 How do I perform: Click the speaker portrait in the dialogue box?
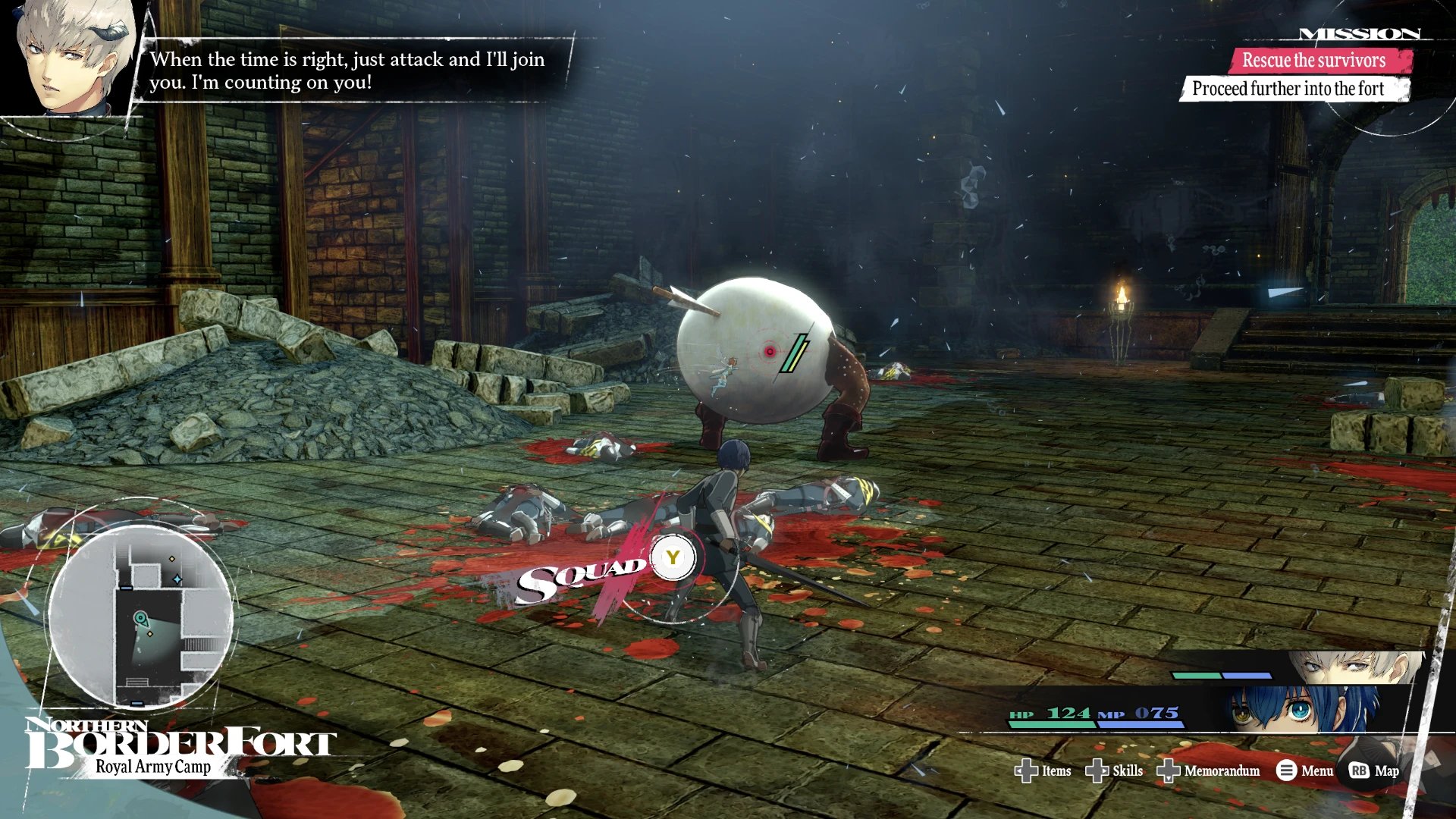pyautogui.click(x=72, y=57)
